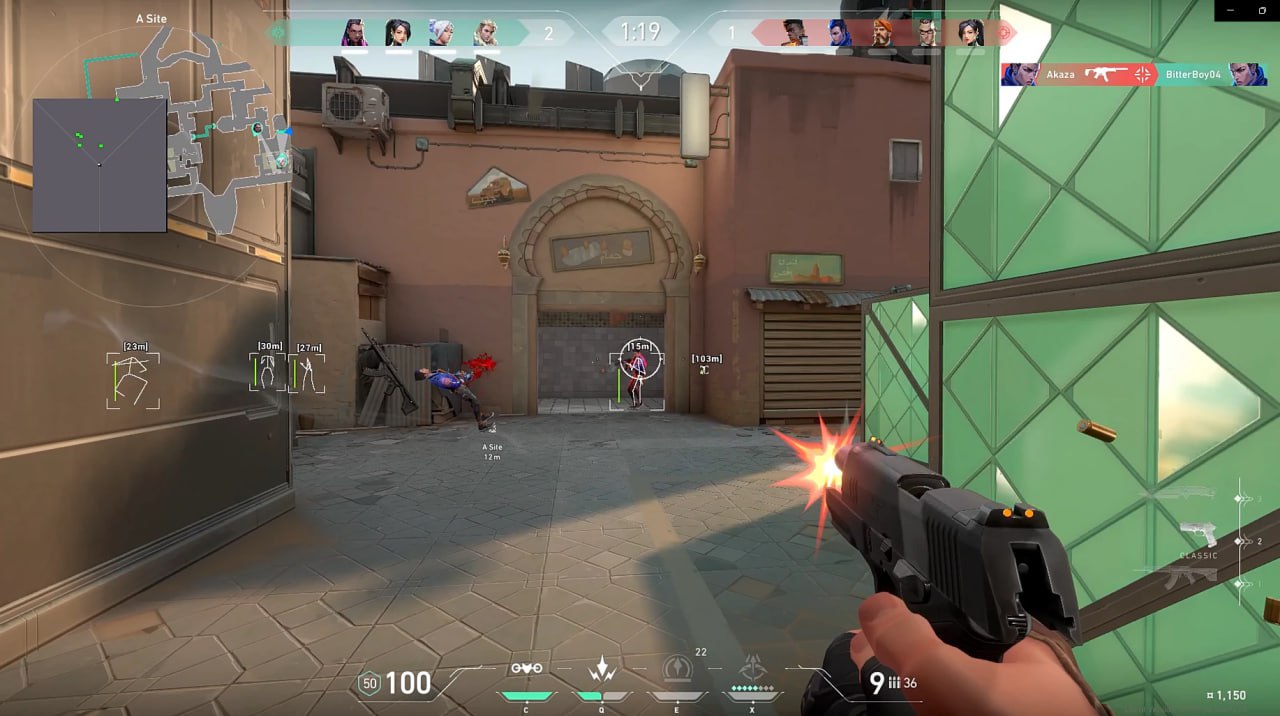
Task: Select the blue-haired agent portrait on red team
Action: (x=839, y=33)
